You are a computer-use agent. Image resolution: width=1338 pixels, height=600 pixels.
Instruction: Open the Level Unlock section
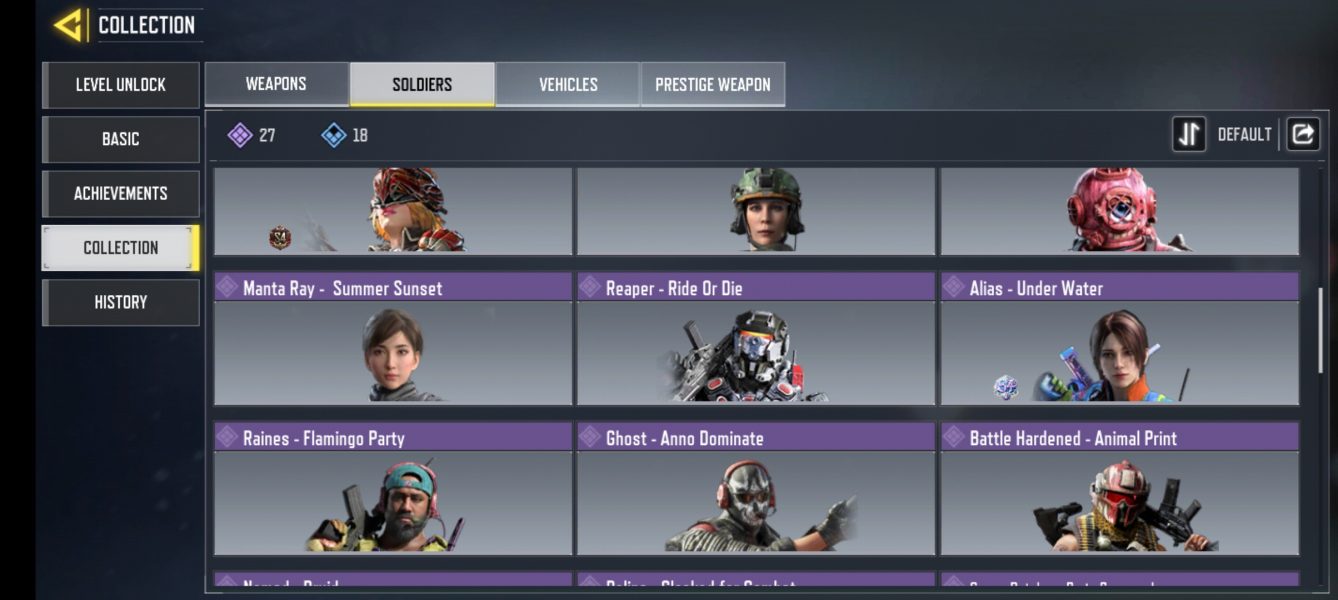point(121,85)
